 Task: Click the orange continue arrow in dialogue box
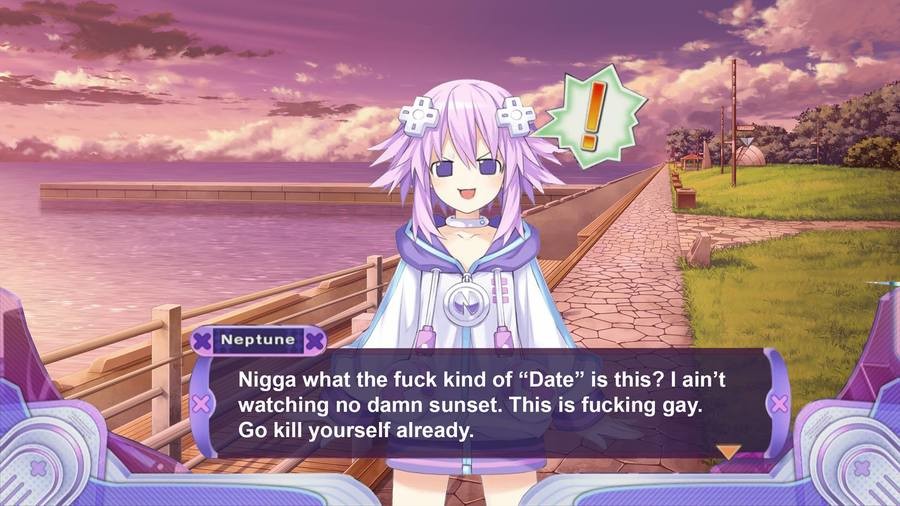(729, 452)
